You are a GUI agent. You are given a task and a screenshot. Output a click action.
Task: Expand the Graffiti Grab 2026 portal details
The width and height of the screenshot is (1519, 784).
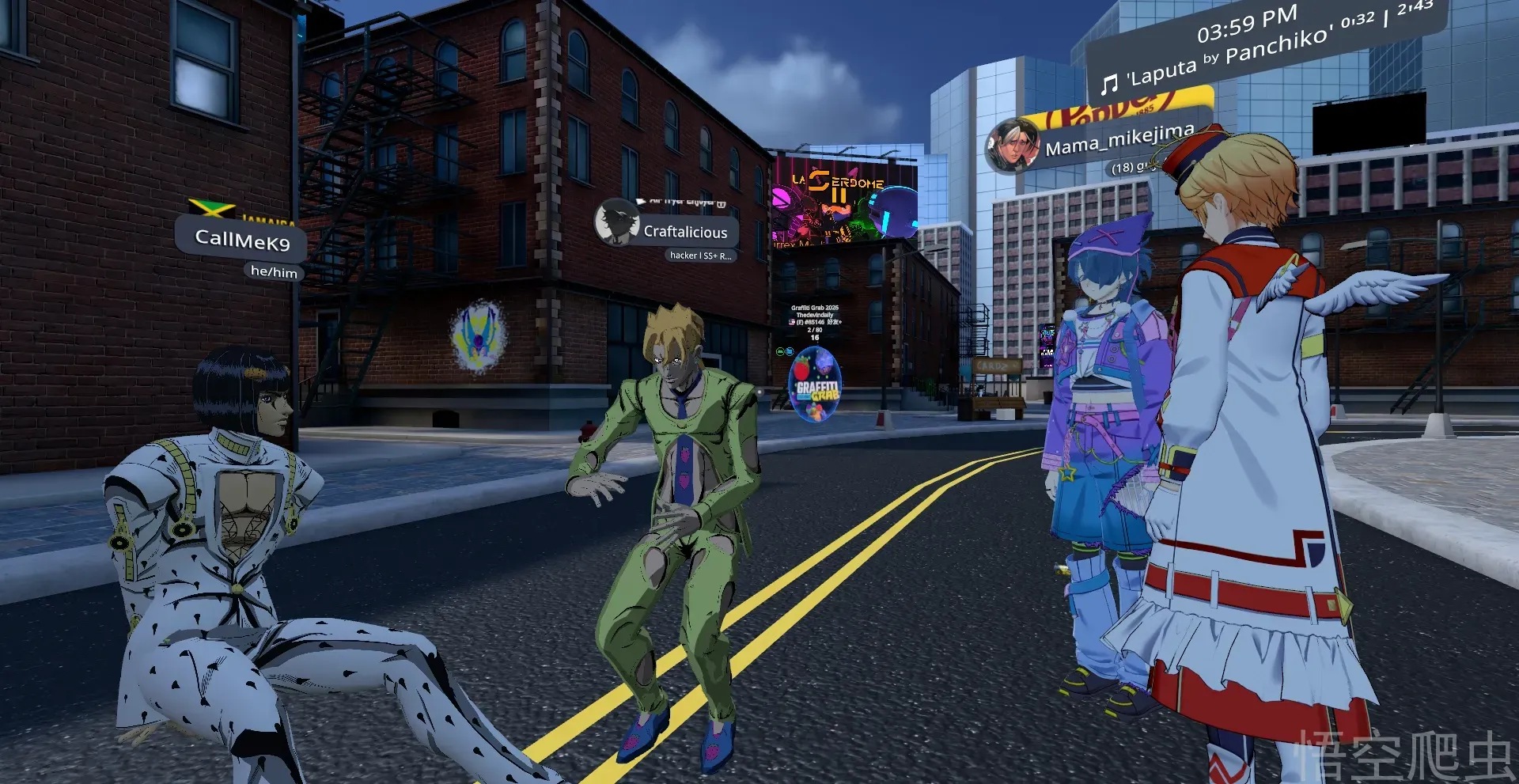(815, 308)
